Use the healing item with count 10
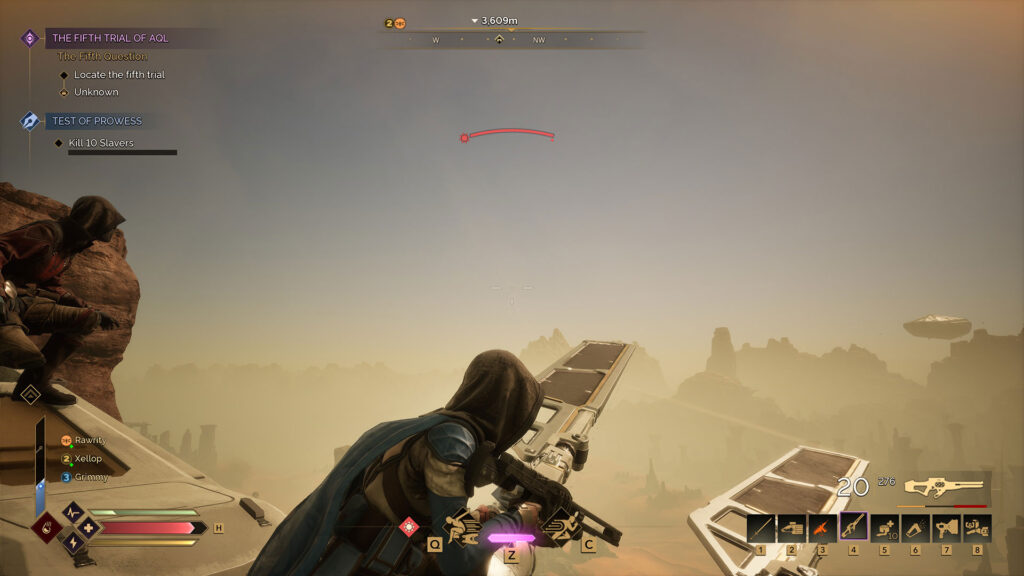This screenshot has width=1024, height=576. coord(885,527)
